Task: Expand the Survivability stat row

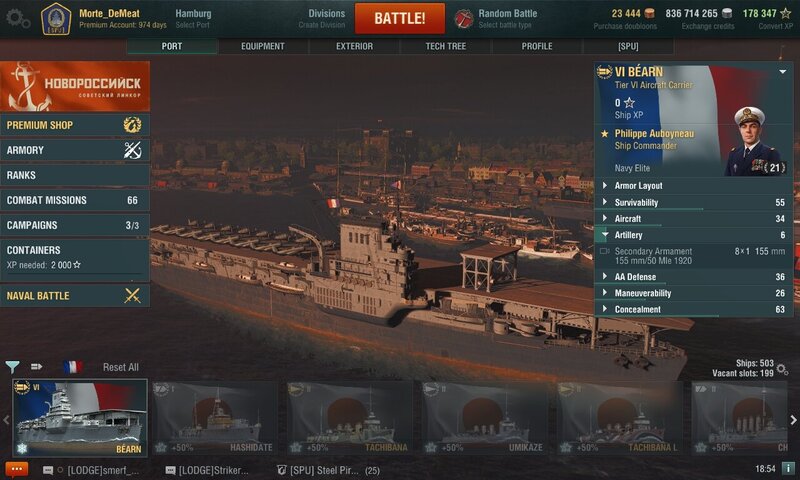Action: [694, 202]
